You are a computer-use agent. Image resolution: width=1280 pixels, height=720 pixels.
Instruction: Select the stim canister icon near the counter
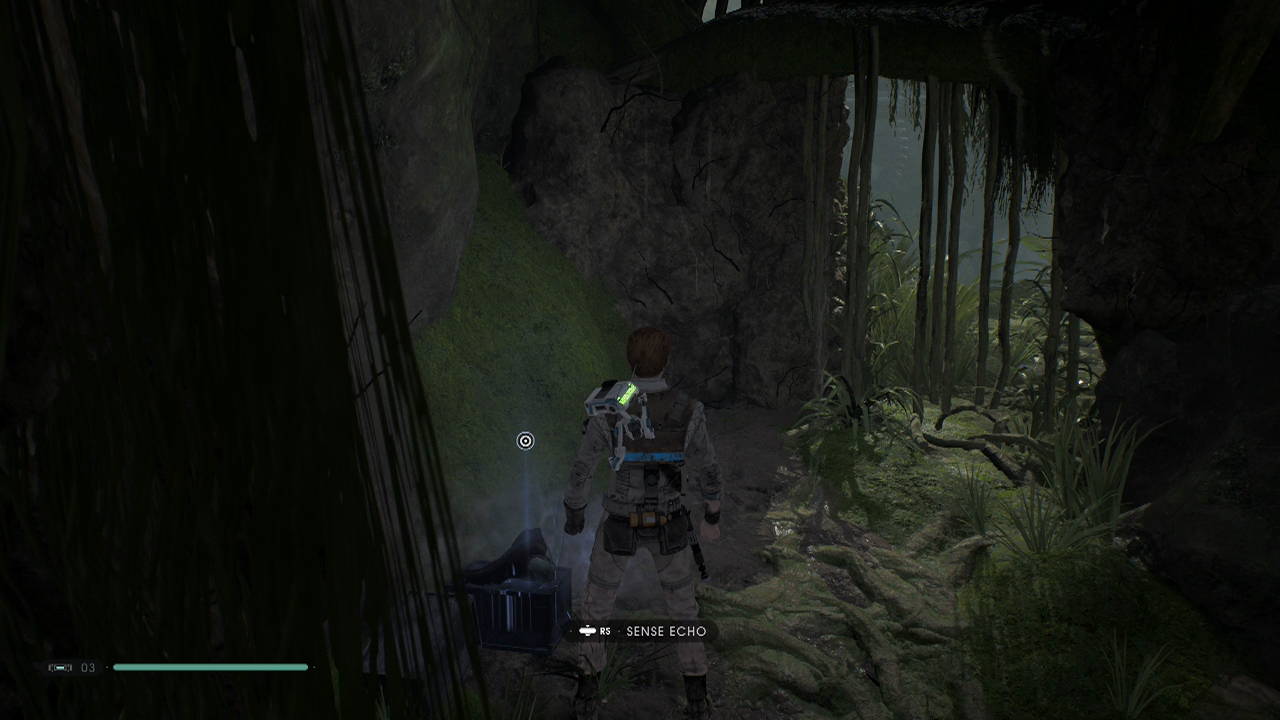(x=60, y=667)
